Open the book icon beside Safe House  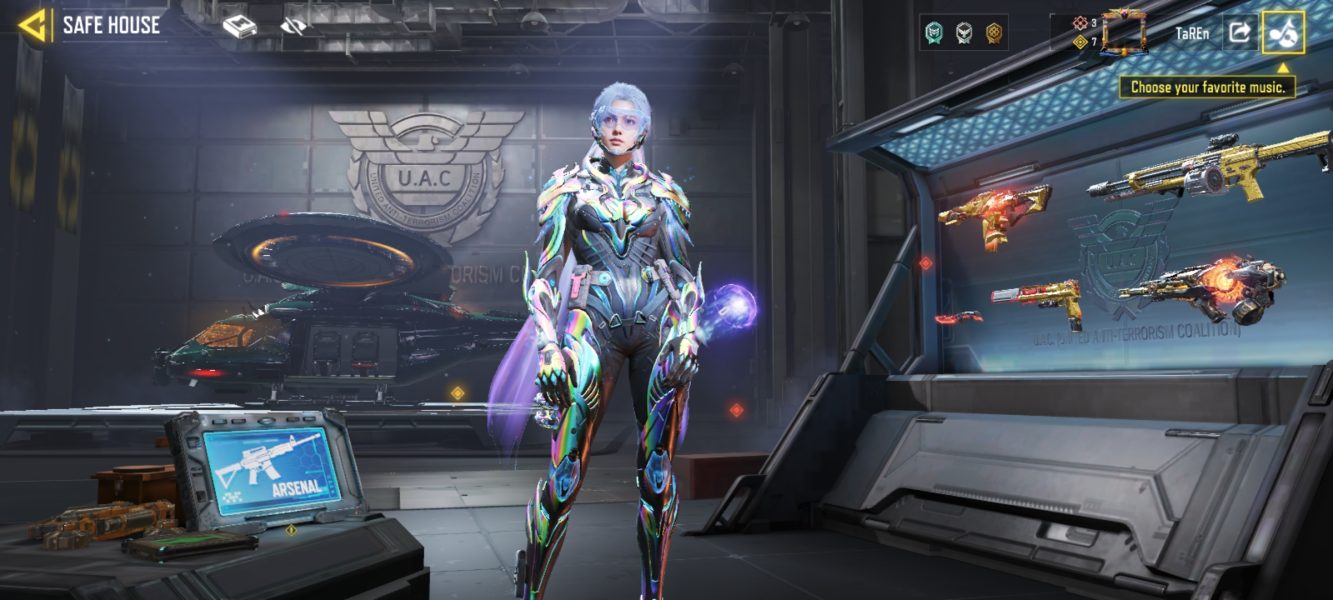click(239, 27)
